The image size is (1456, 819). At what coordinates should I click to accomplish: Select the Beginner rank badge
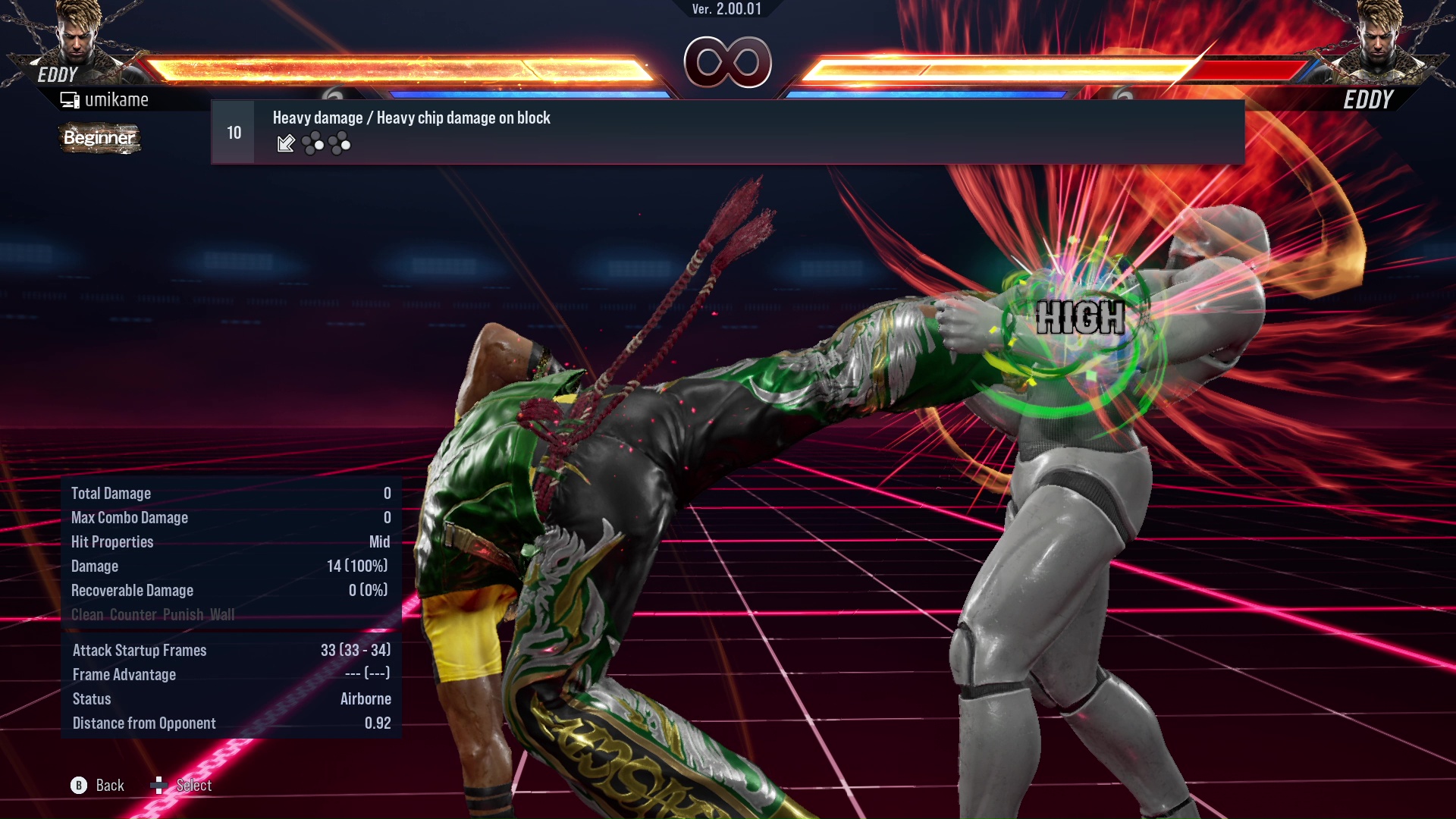click(99, 138)
